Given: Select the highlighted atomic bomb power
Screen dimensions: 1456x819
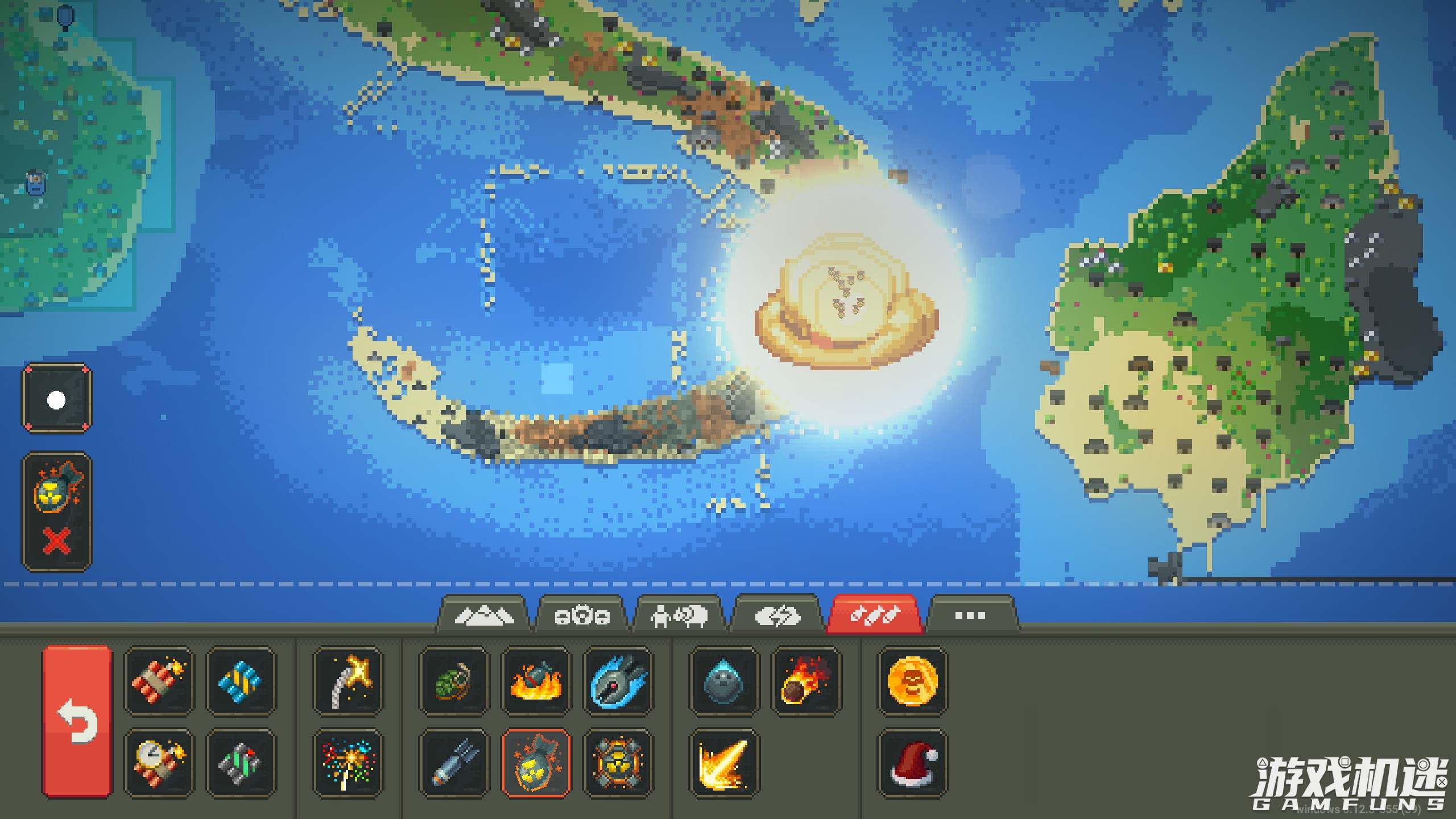Looking at the screenshot, I should click(x=536, y=763).
